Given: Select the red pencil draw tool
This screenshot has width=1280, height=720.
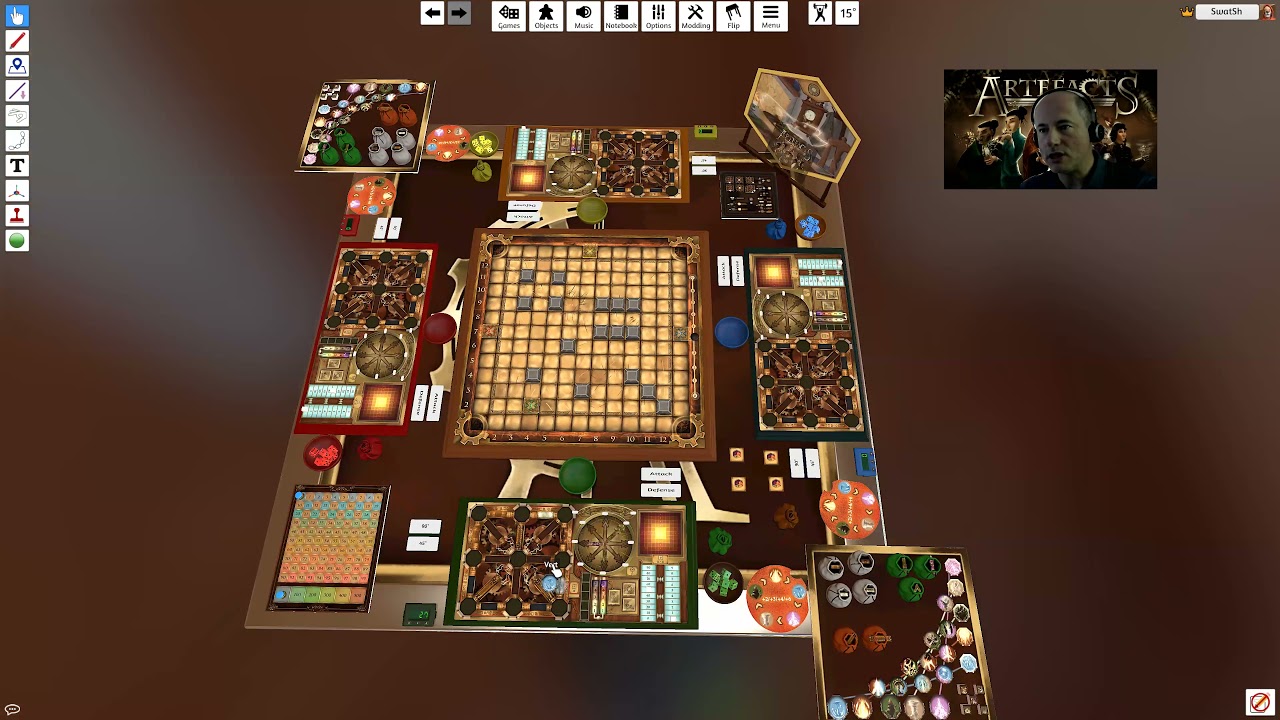Looking at the screenshot, I should (x=17, y=41).
